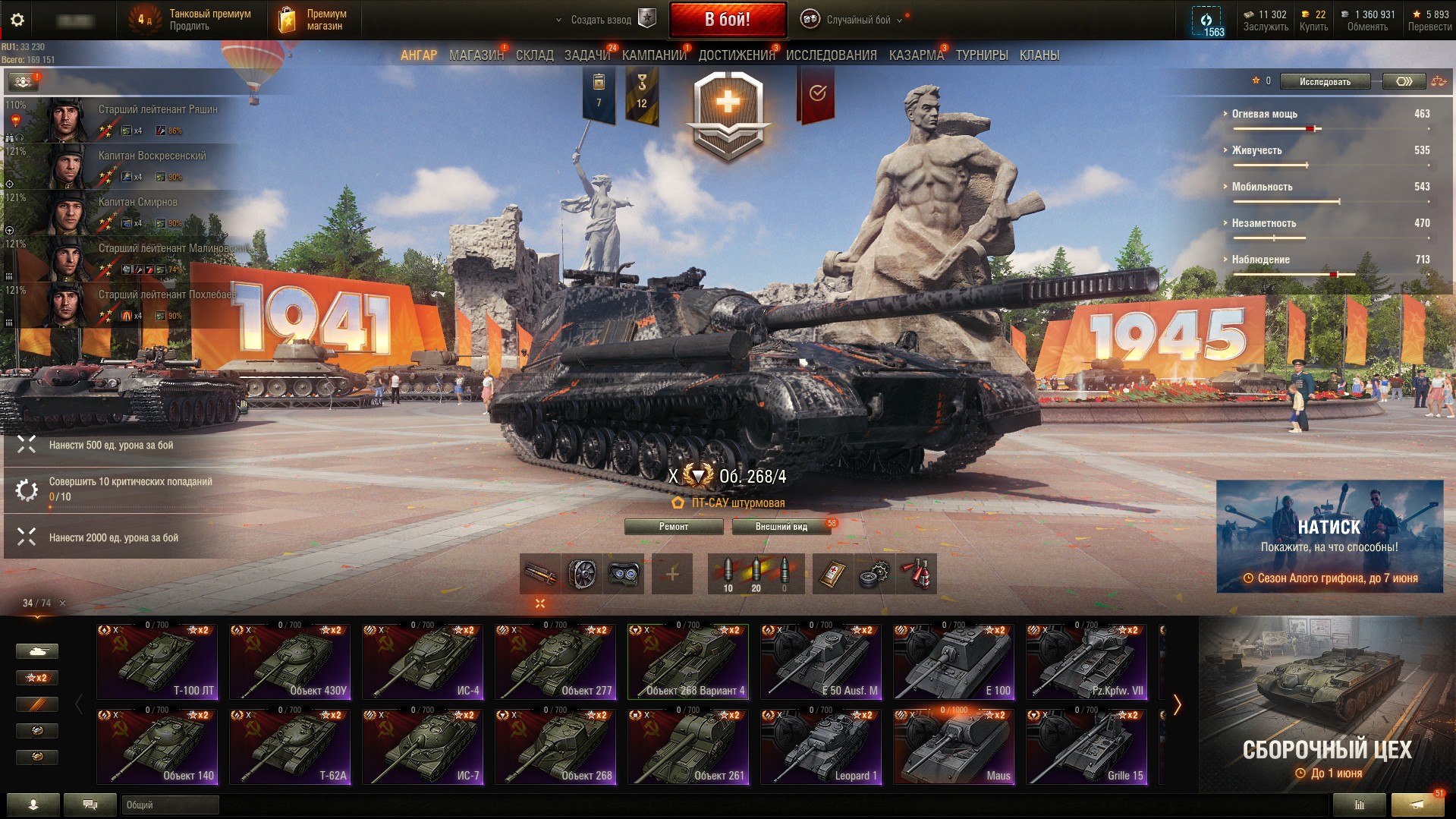Select the E 100 tank tile
Image resolution: width=1456 pixels, height=819 pixels.
click(x=954, y=661)
